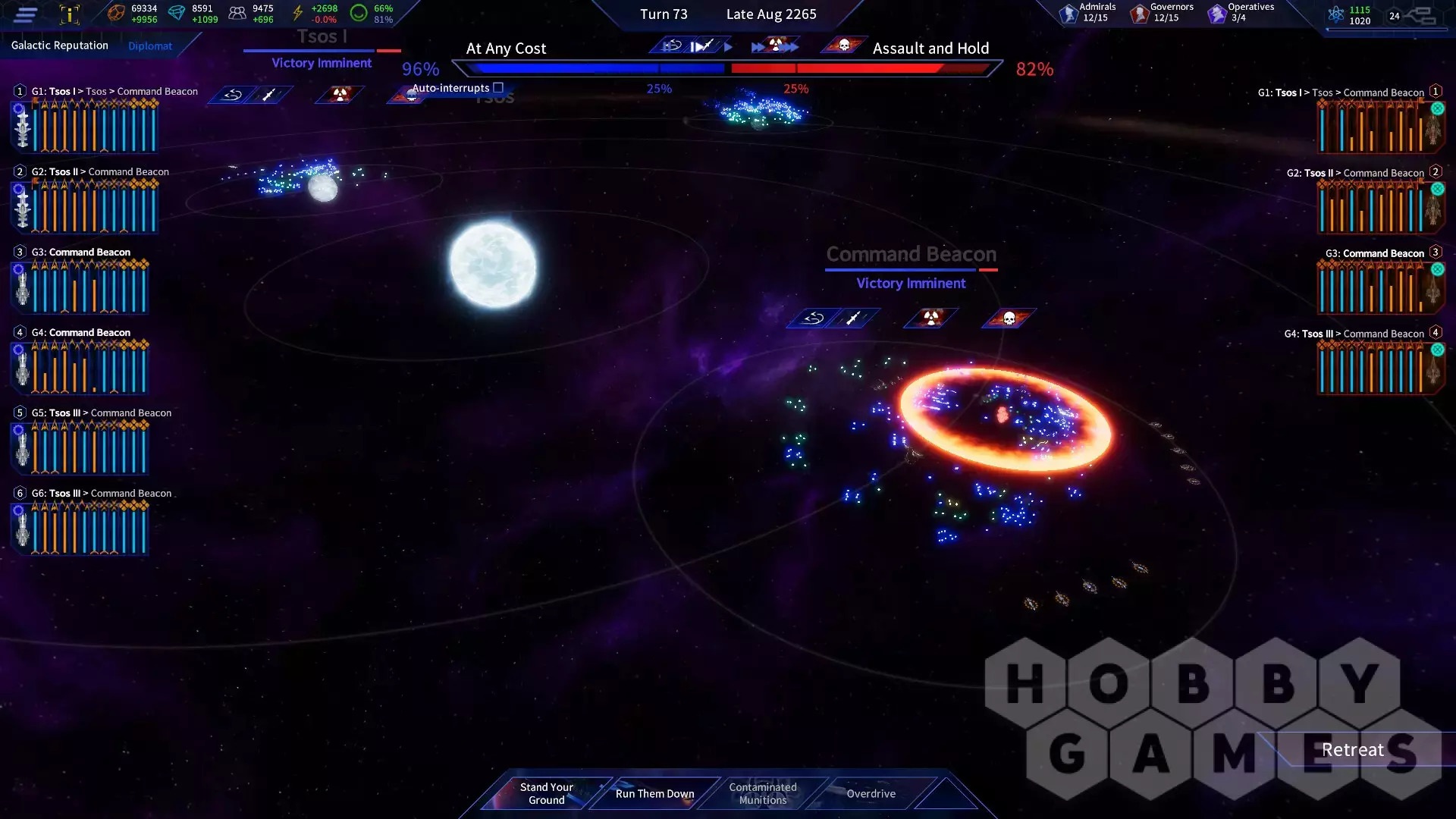1456x819 pixels.
Task: Open the info panel icon
Action: (x=69, y=14)
